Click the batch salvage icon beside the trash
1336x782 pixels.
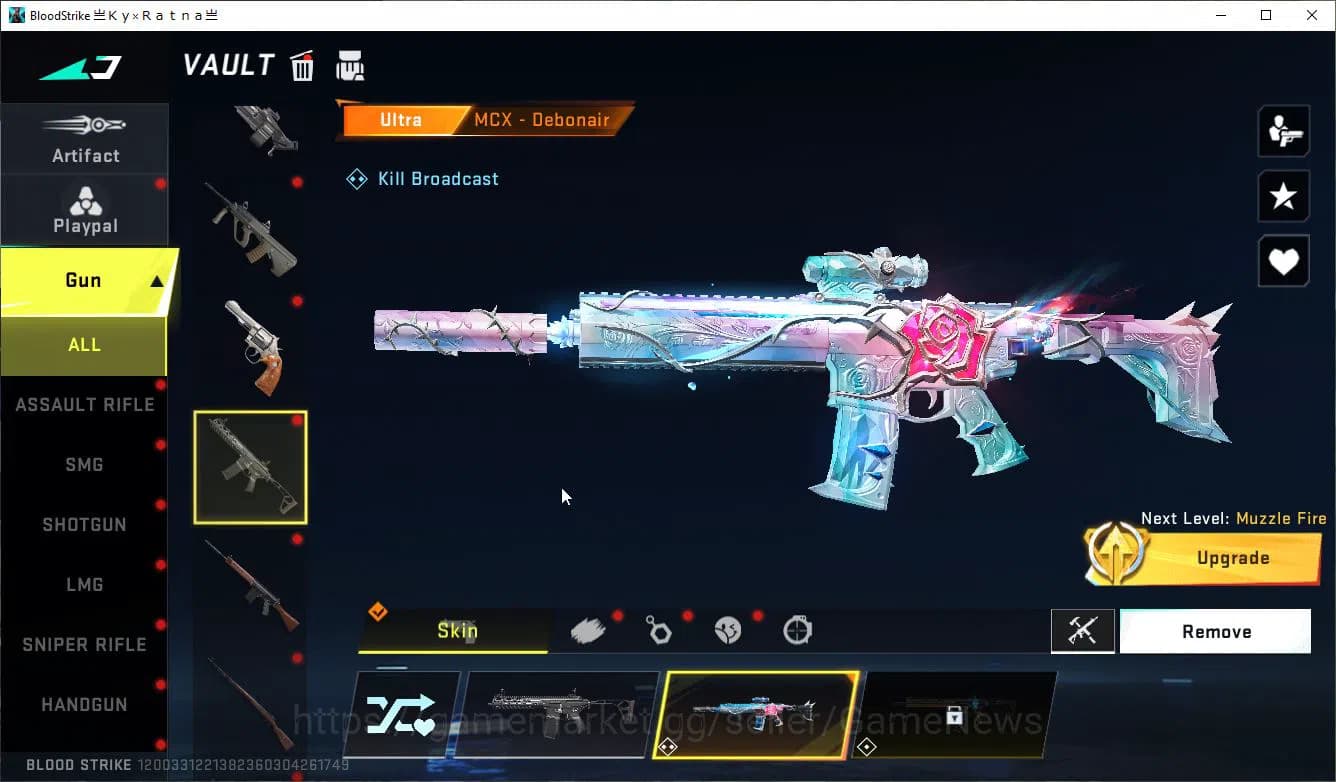(350, 65)
